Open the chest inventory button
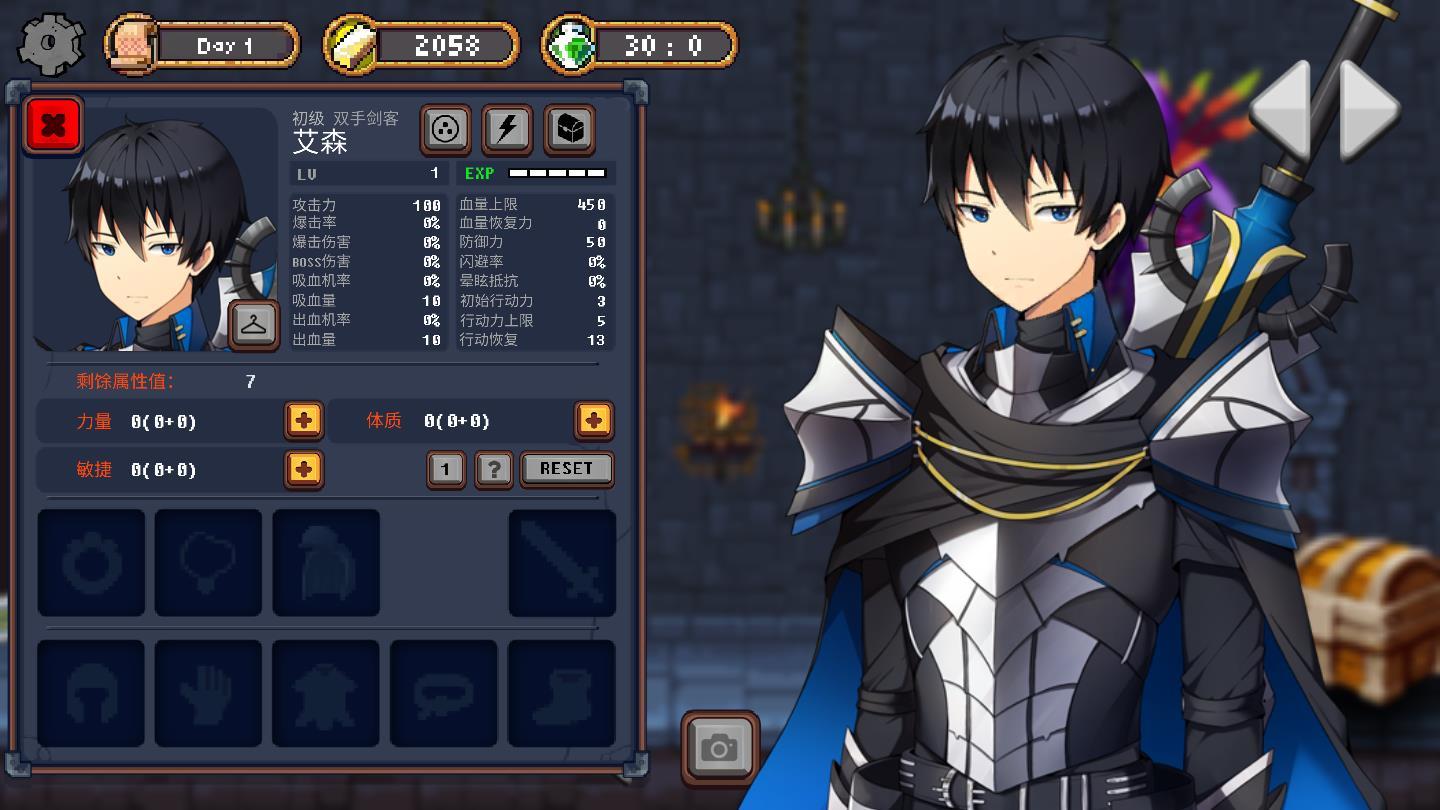This screenshot has width=1440, height=810. click(569, 129)
